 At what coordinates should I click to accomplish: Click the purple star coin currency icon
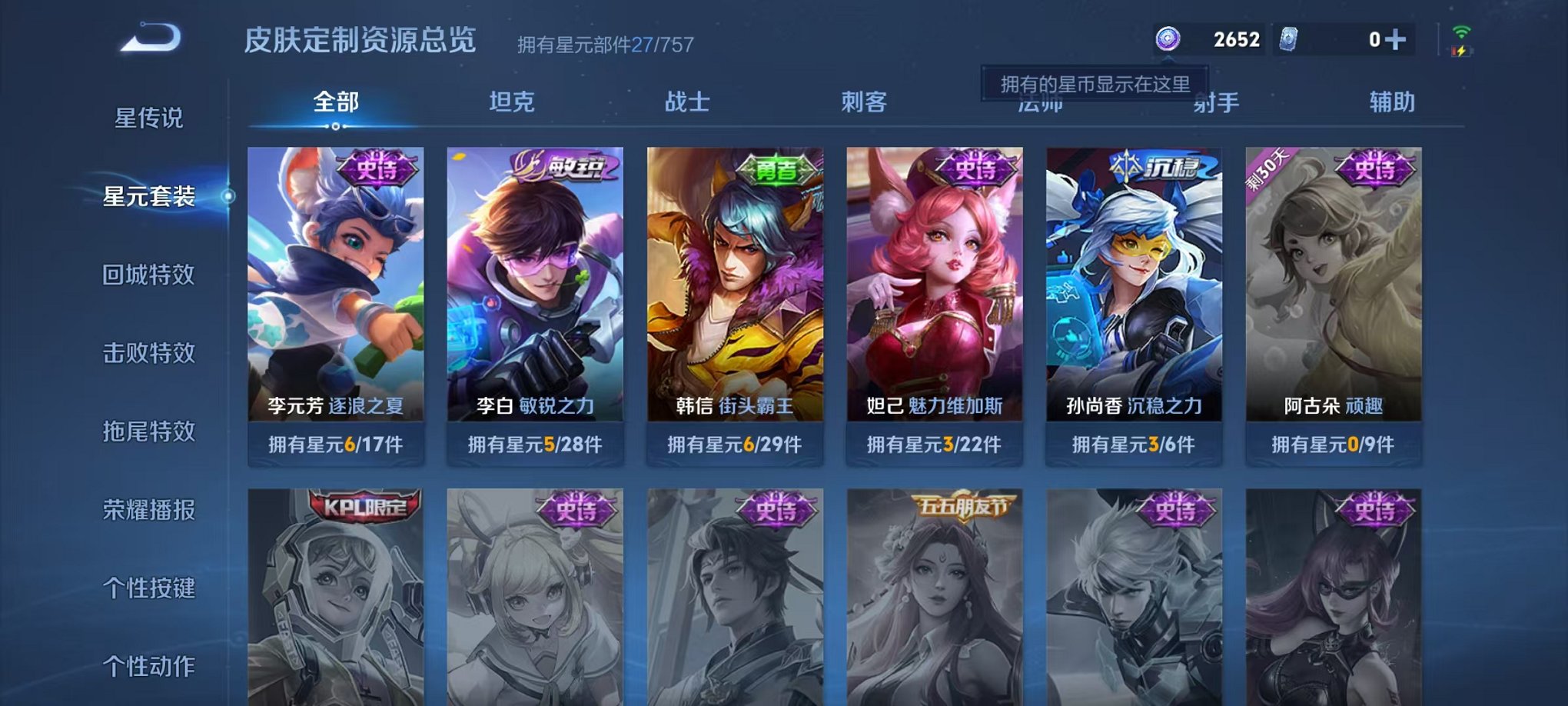[1168, 37]
